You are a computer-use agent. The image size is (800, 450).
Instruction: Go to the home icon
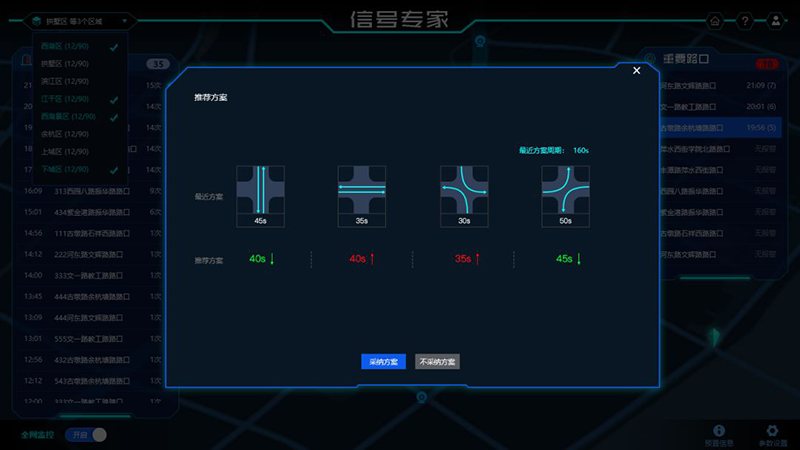click(714, 21)
